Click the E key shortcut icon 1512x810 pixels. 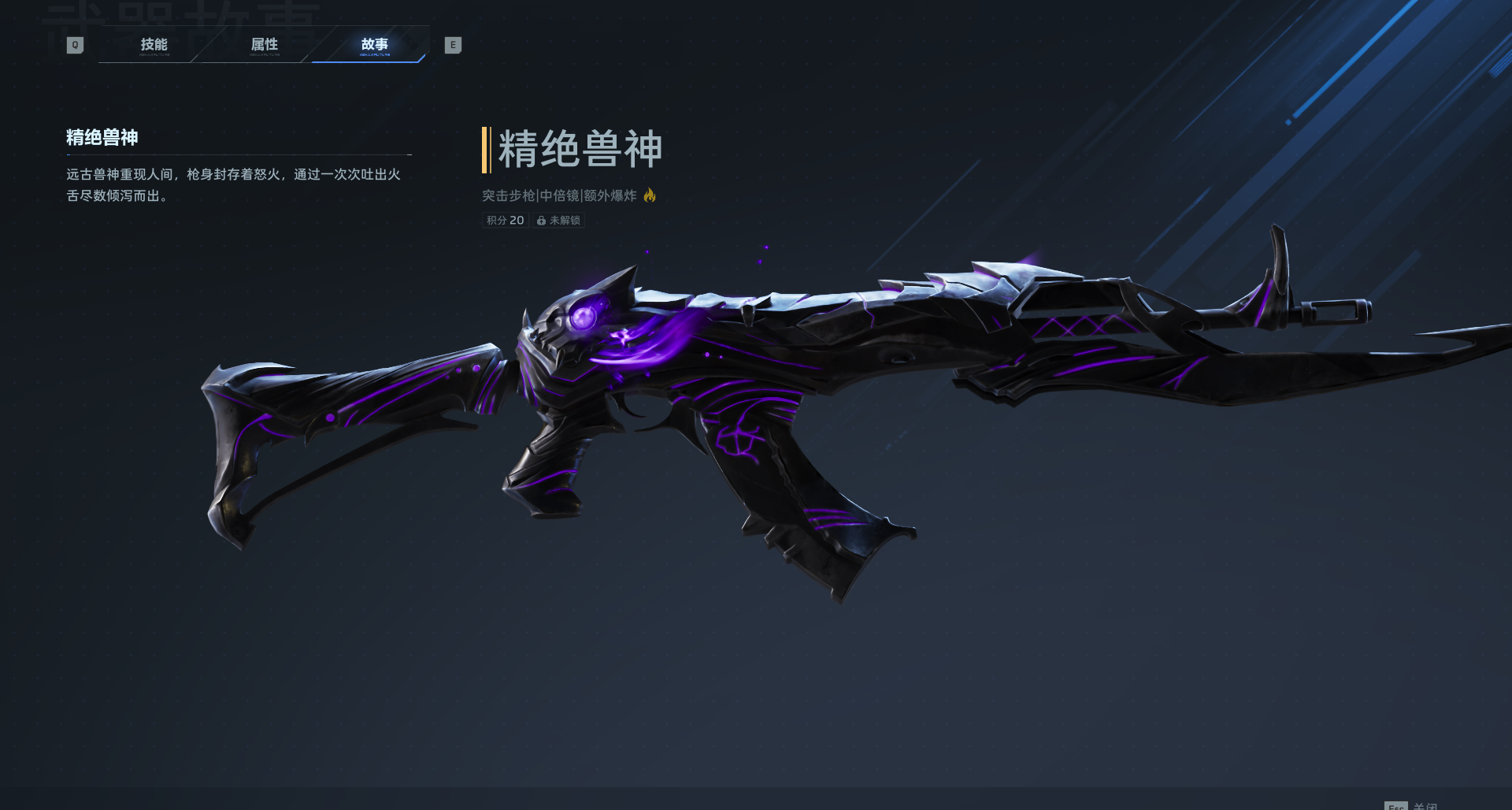(x=453, y=45)
